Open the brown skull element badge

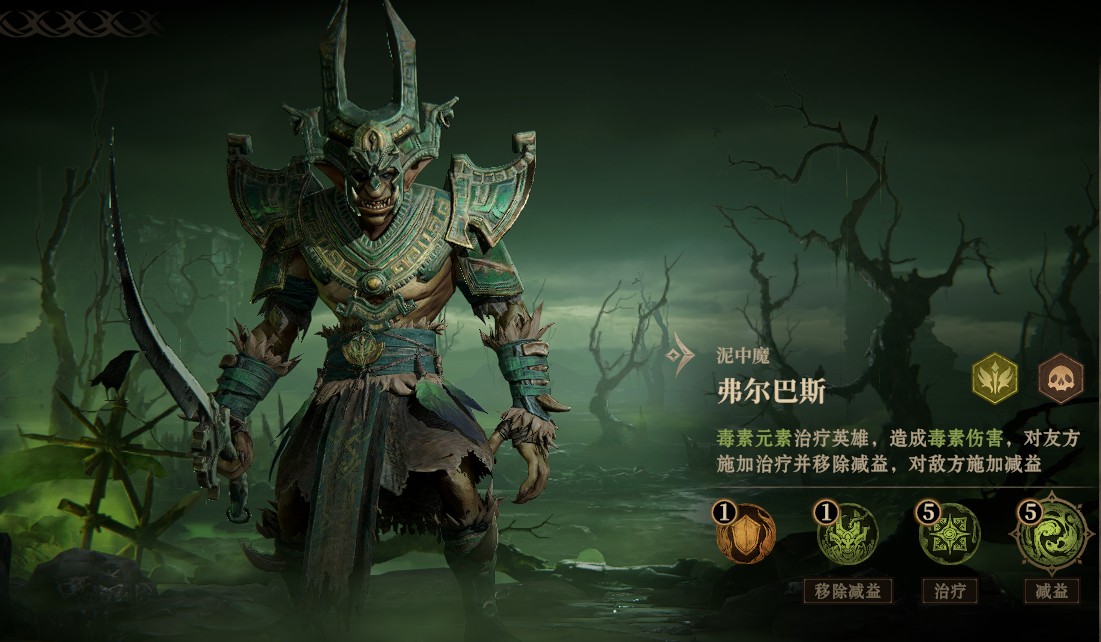[1060, 379]
